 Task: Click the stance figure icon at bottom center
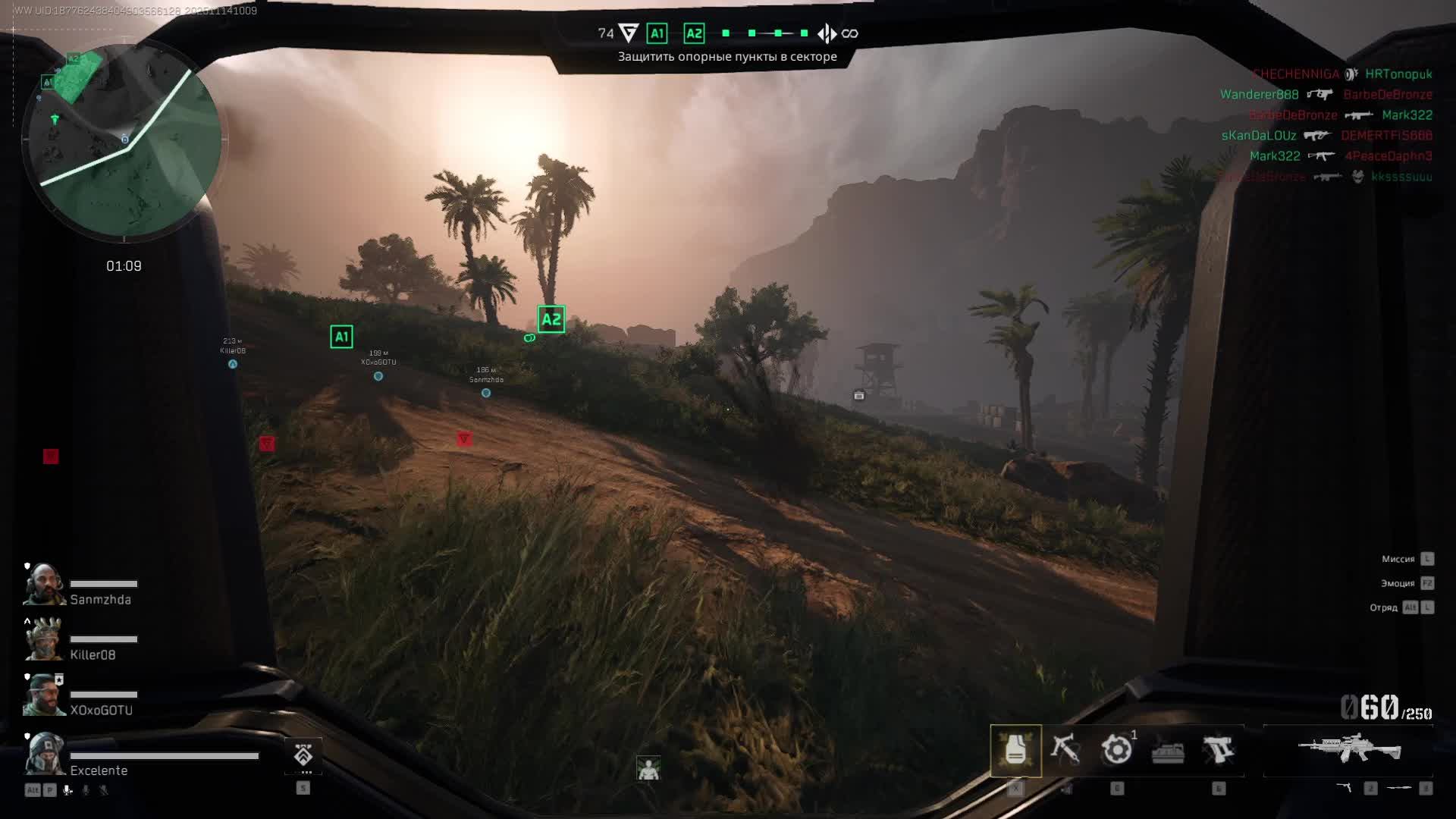pos(648,769)
